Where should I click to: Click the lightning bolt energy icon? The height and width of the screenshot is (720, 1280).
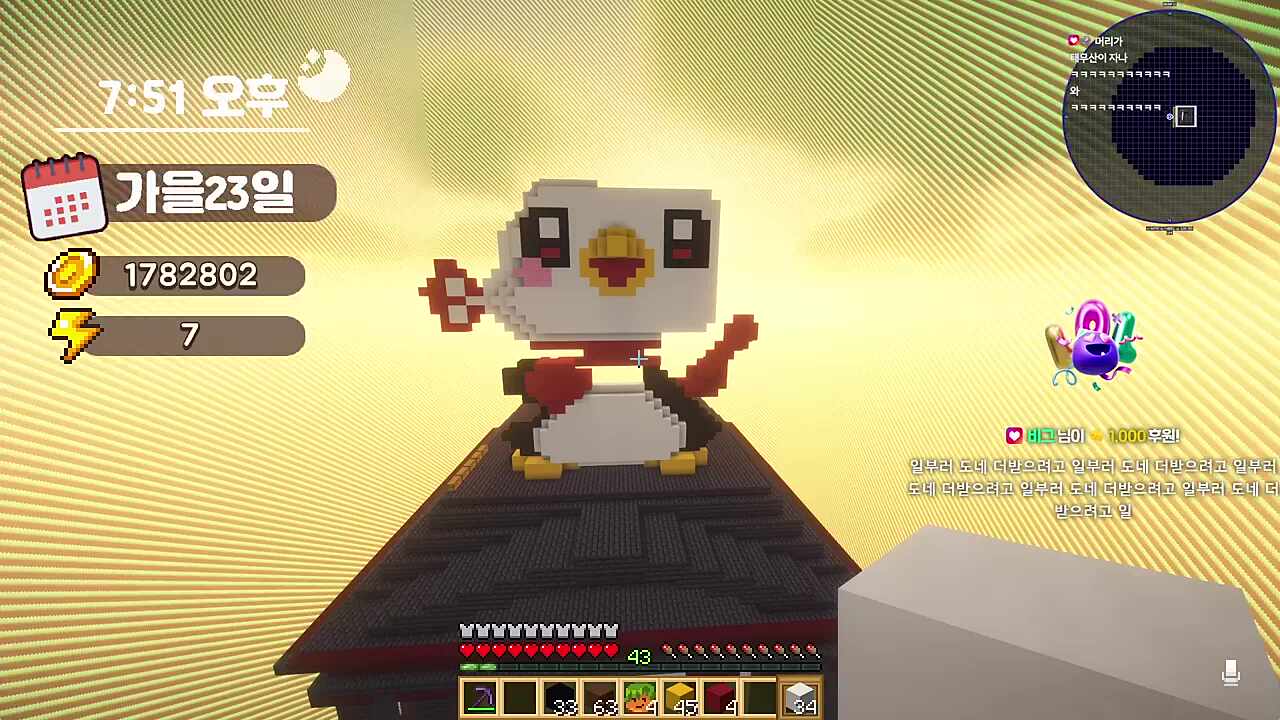73,335
